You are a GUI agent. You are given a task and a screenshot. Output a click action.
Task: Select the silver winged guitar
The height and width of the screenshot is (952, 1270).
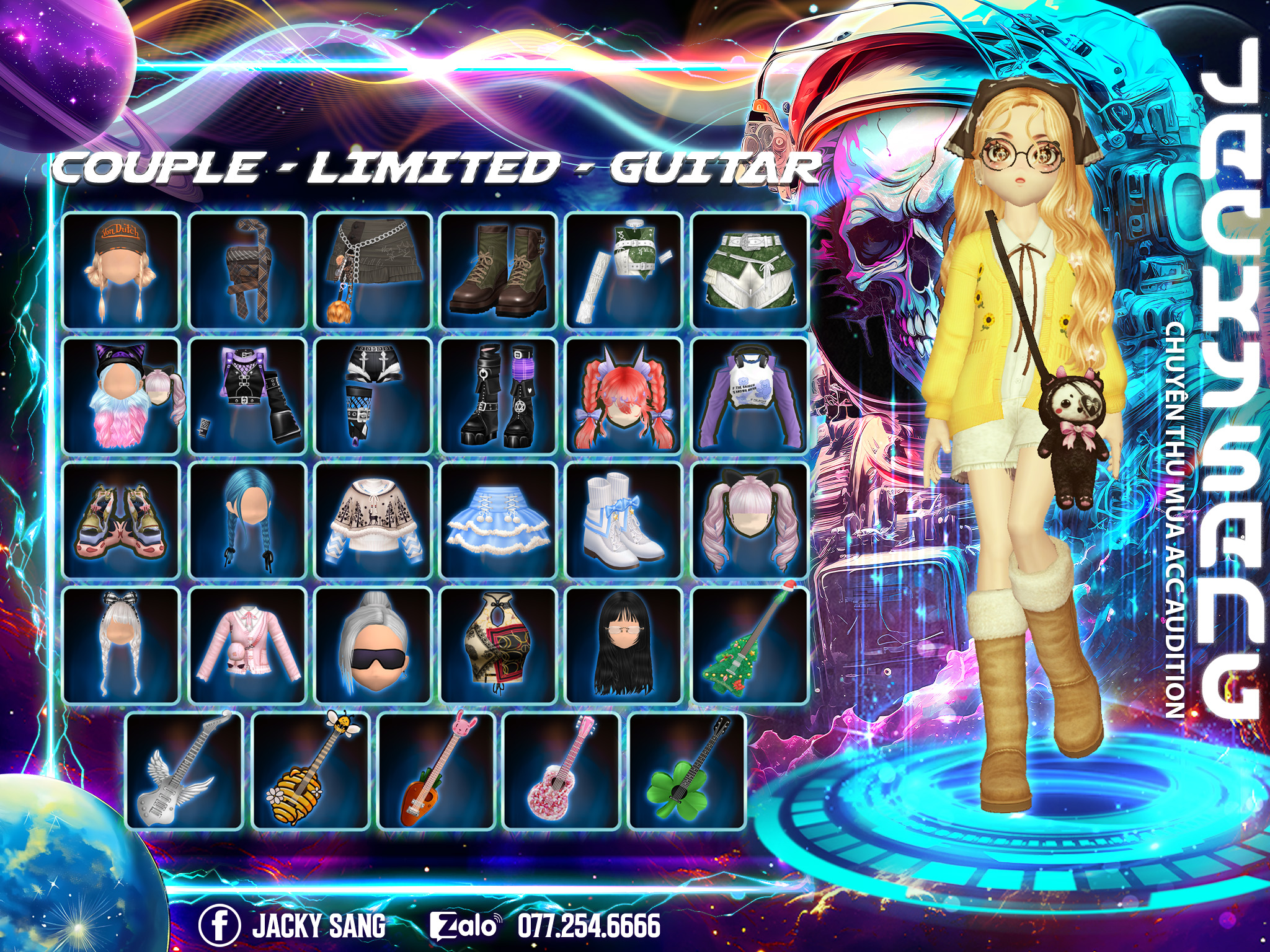(x=184, y=771)
